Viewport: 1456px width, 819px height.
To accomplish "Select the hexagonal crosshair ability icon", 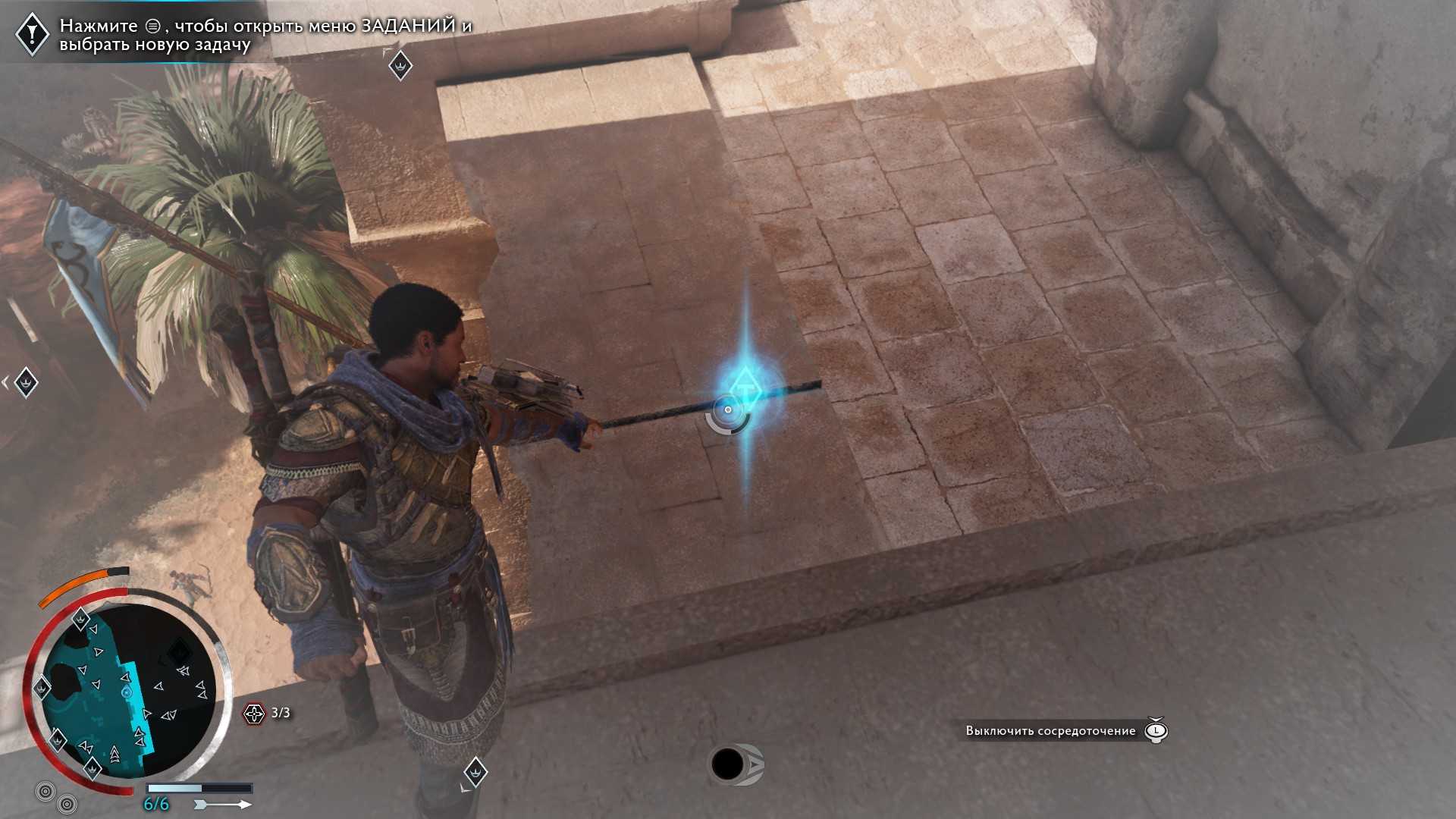I will [254, 713].
